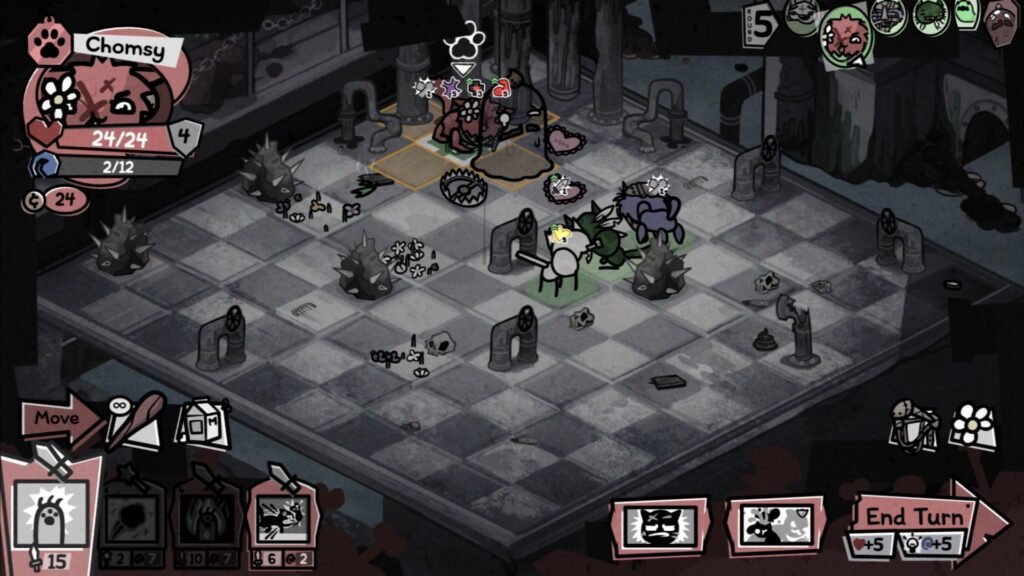The width and height of the screenshot is (1024, 576).
Task: Click the angry cat face ability button
Action: [x=660, y=524]
